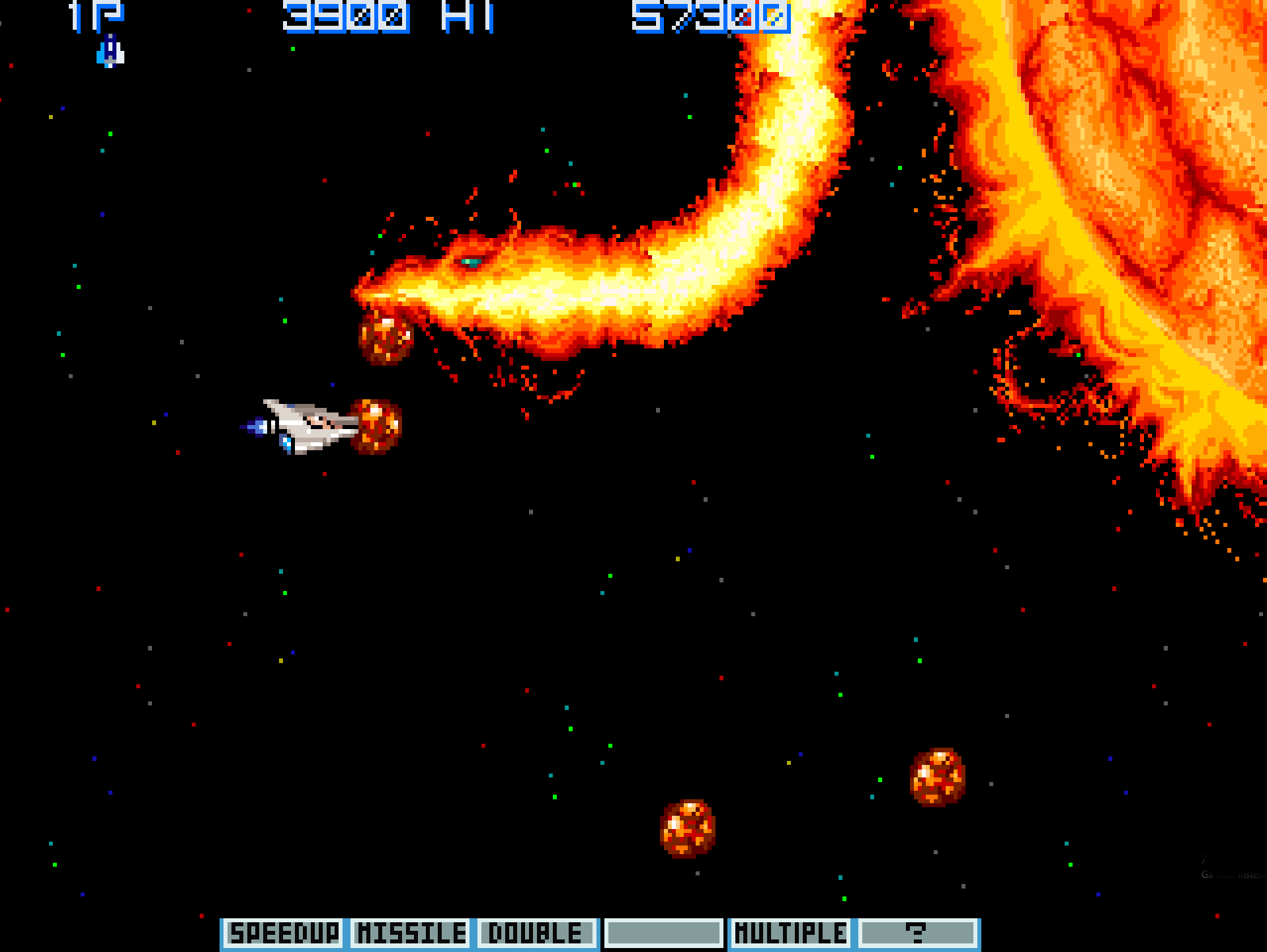Viewport: 1267px width, 952px height.
Task: Activate the DOUBLE power-up slot
Action: pos(536,933)
